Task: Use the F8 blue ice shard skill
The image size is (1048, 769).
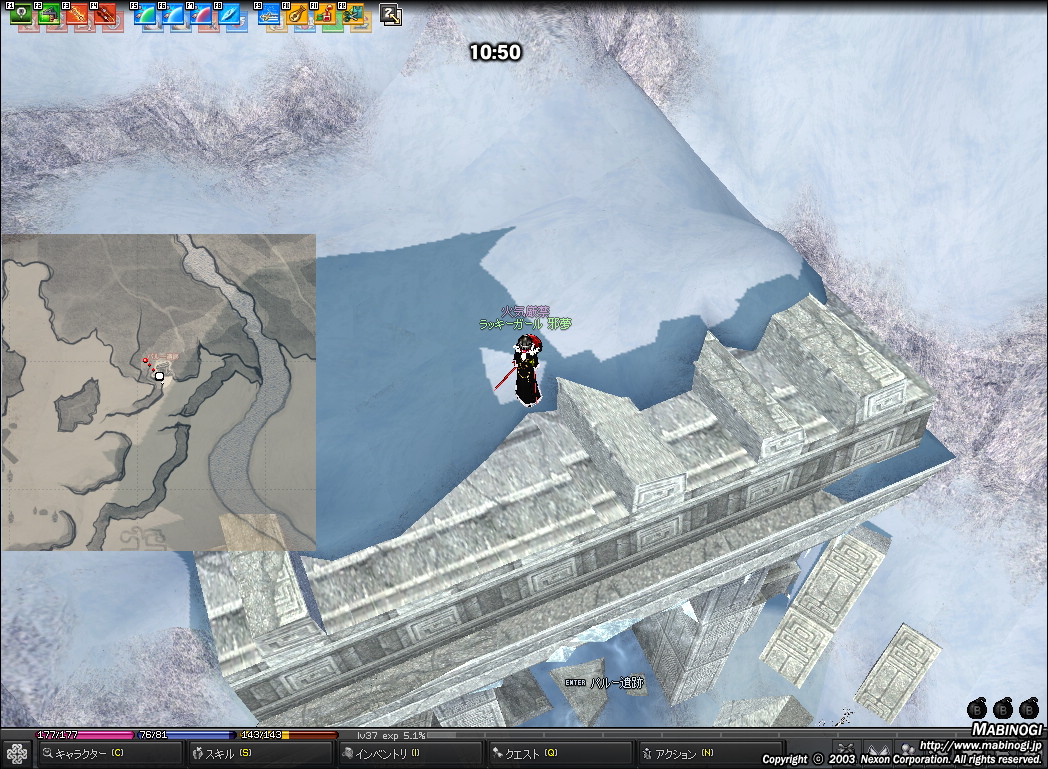Action: pos(232,15)
